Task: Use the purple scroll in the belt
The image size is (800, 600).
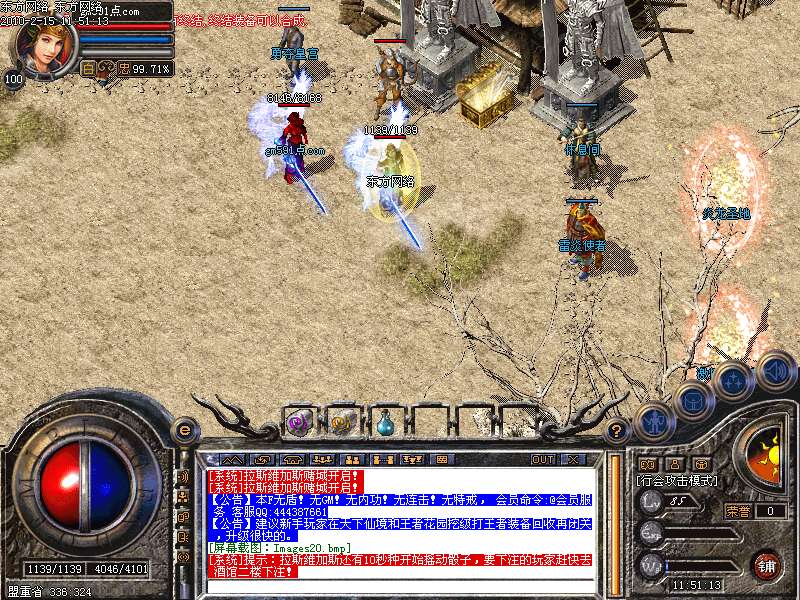Action: point(299,423)
